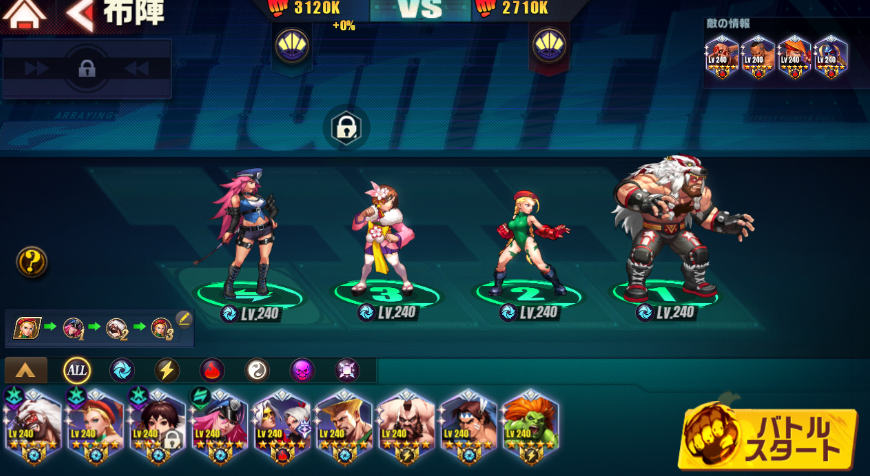This screenshot has height=476, width=870.
Task: View enemy info panel 敵の情報
Action: click(775, 57)
